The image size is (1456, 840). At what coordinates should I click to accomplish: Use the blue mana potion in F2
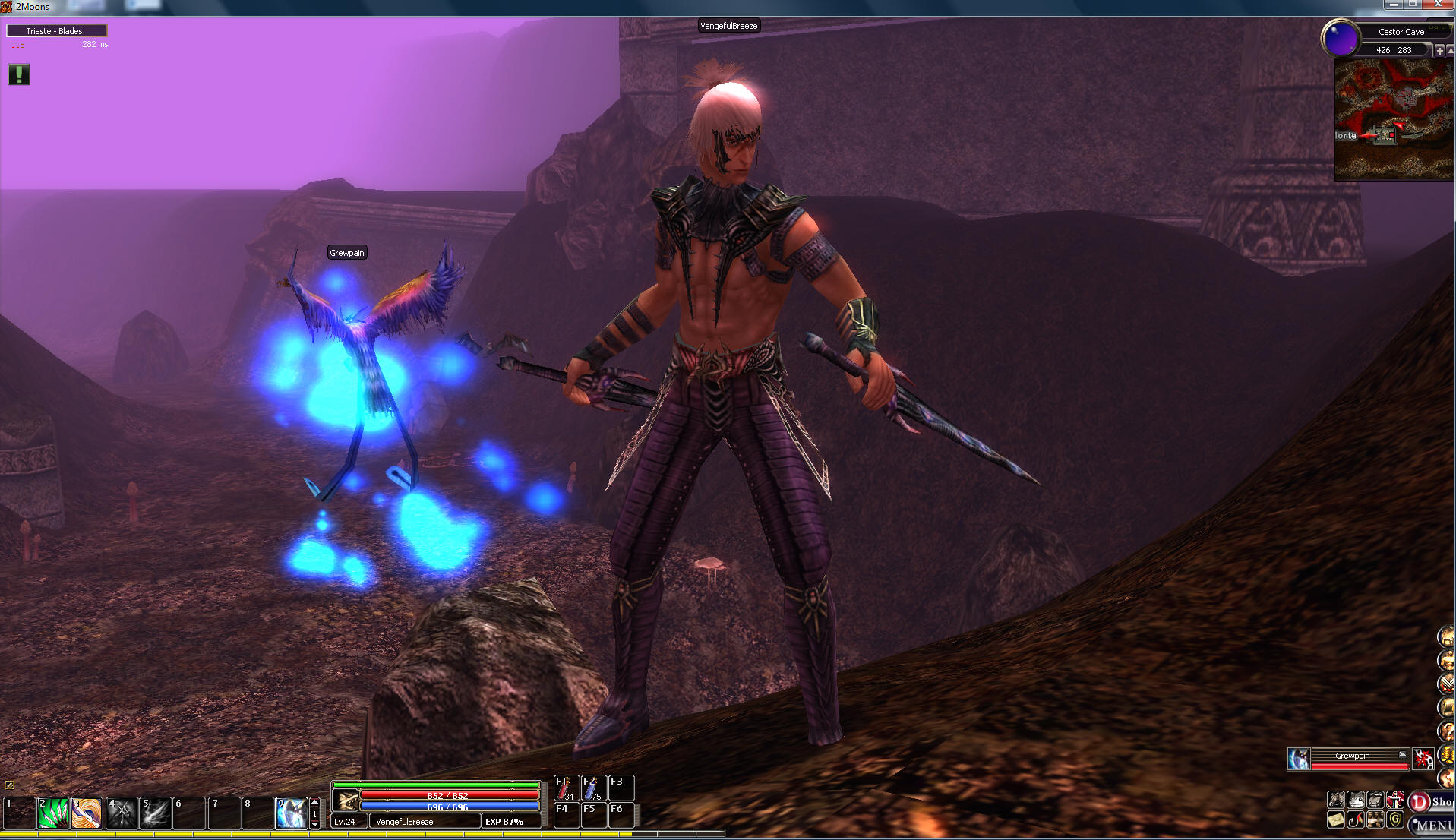click(593, 788)
